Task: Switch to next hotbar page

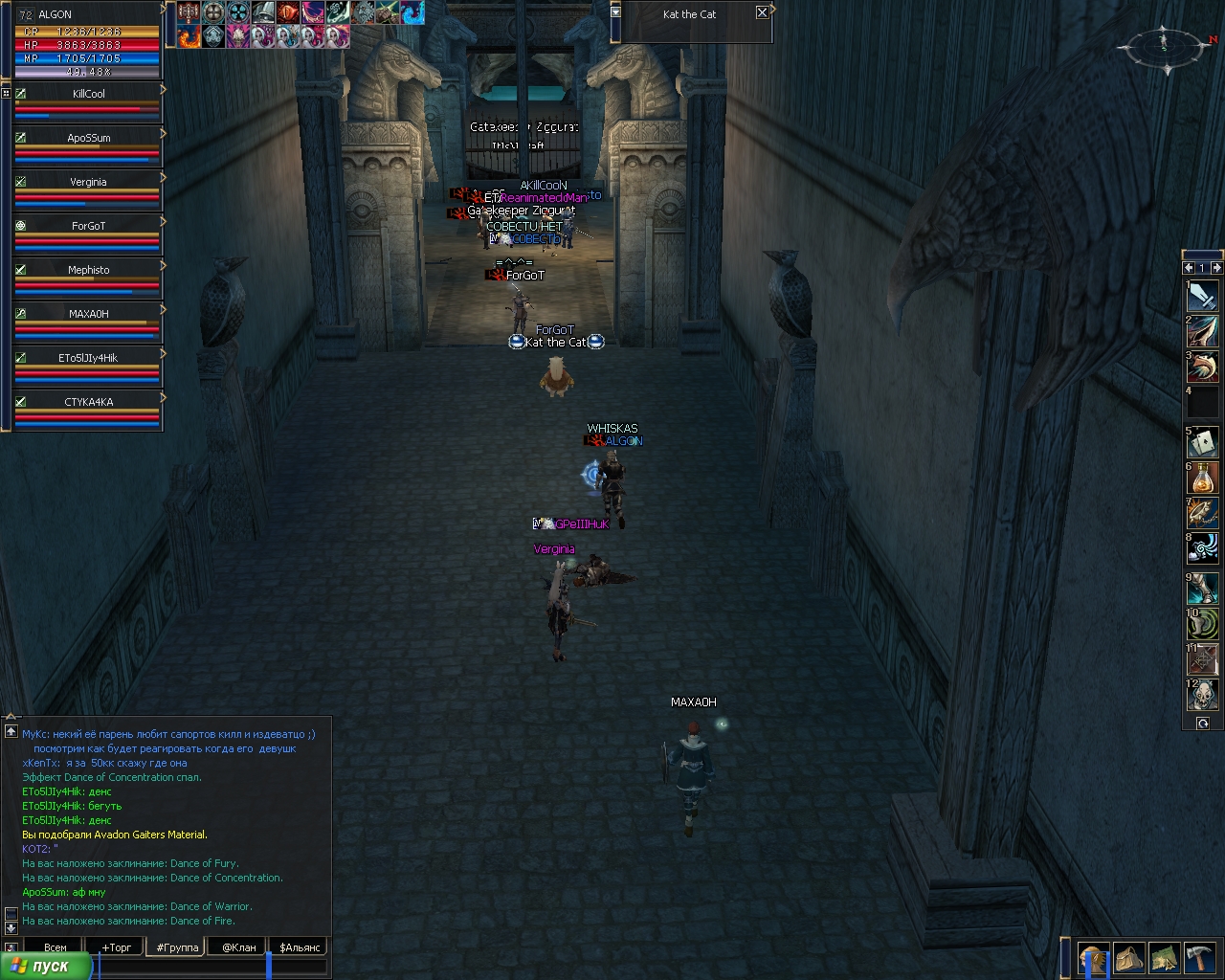Action: [x=1216, y=268]
